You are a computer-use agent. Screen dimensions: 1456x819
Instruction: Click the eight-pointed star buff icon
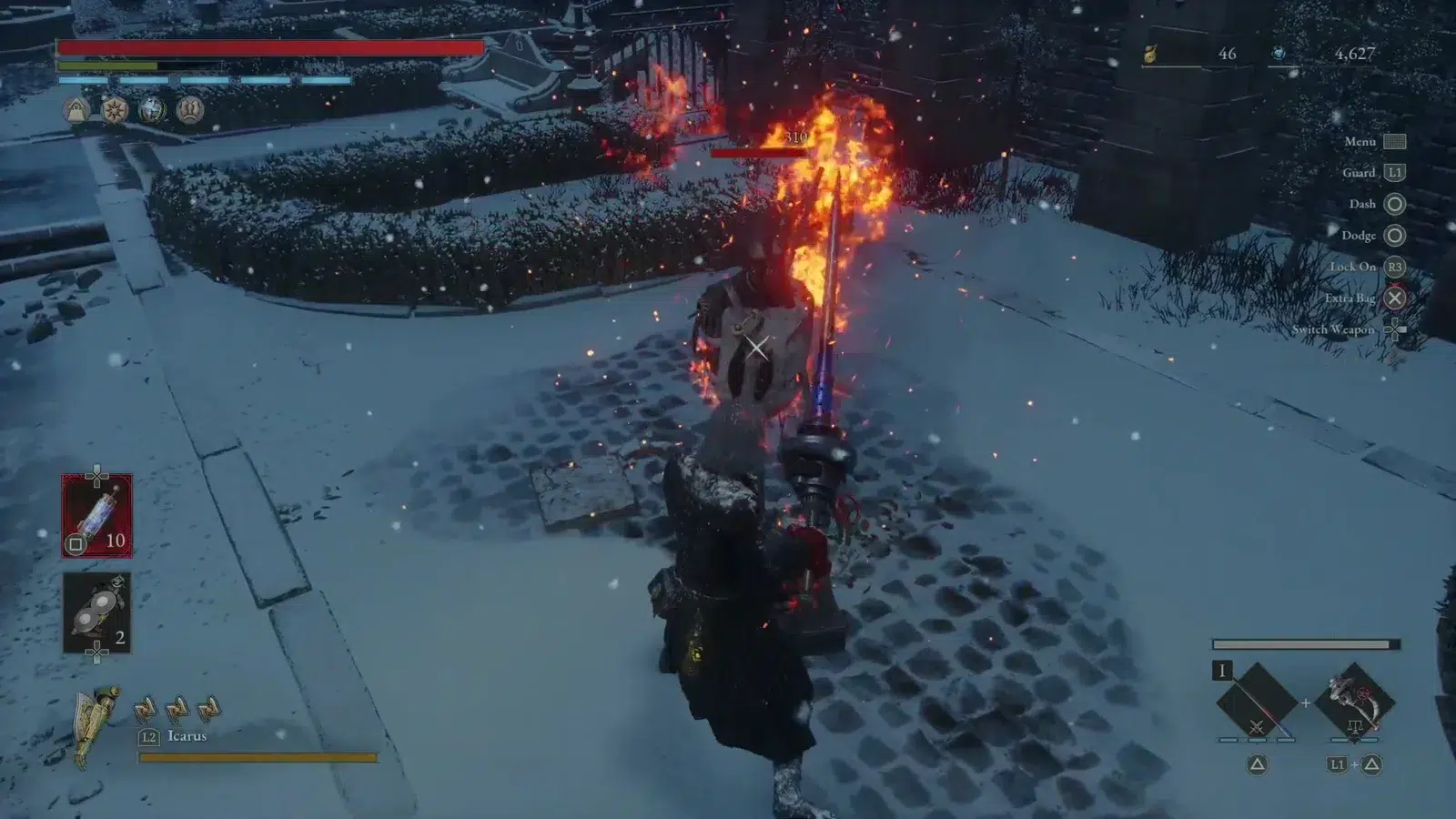tap(115, 110)
